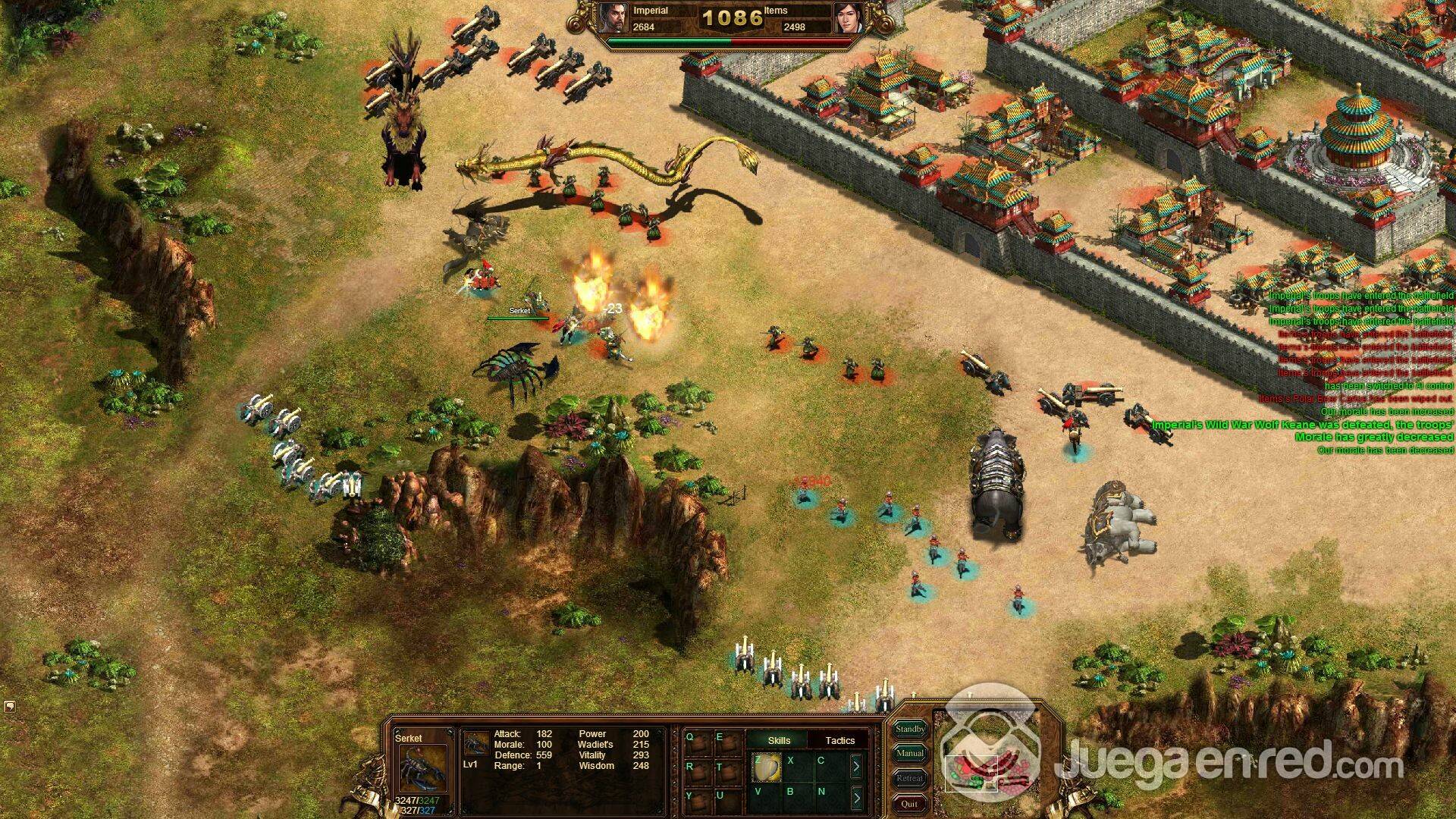Switch to the Tactics tab
The height and width of the screenshot is (819, 1456).
tap(839, 740)
